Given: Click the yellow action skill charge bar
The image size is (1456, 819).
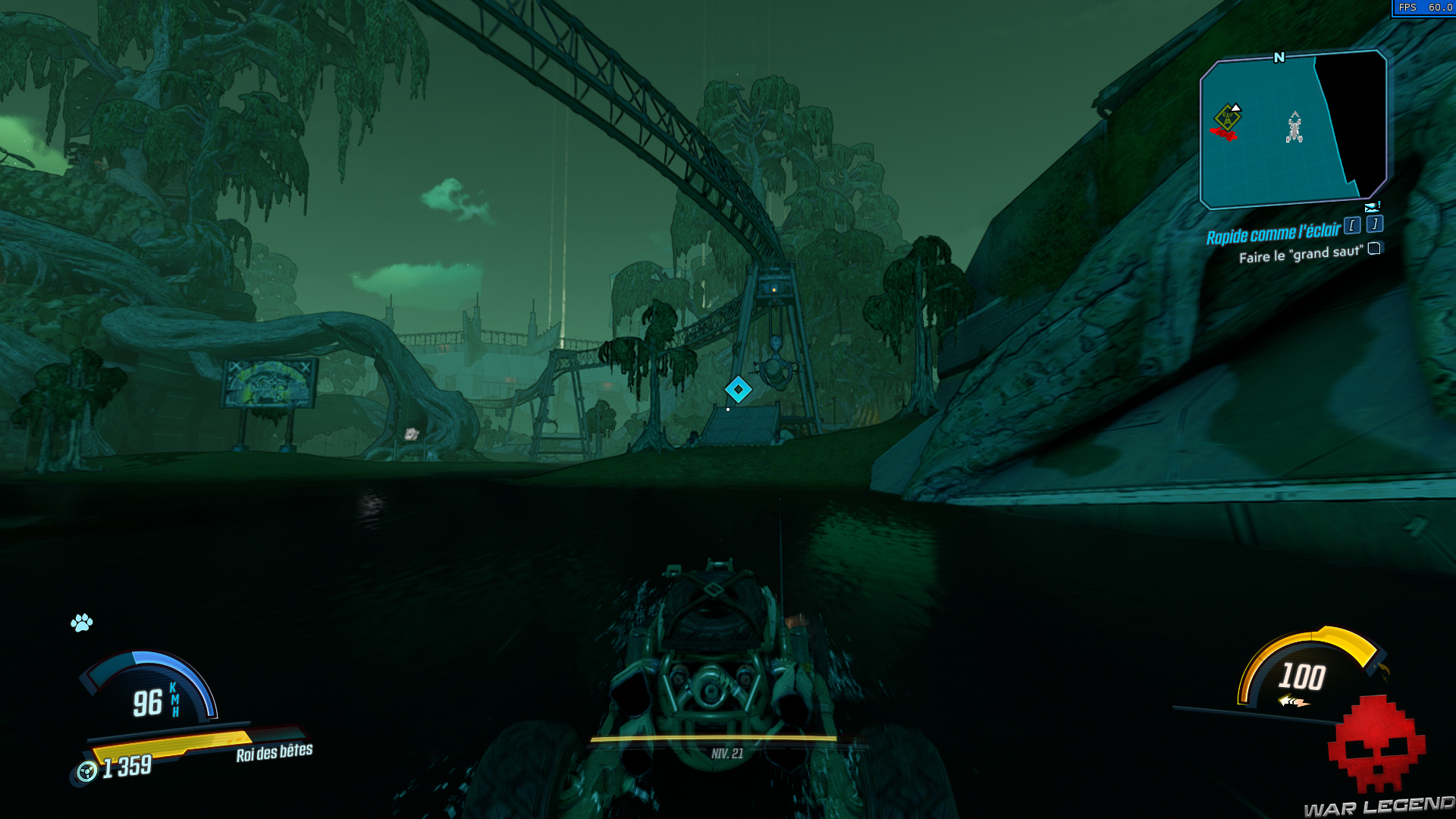Looking at the screenshot, I should (x=173, y=745).
